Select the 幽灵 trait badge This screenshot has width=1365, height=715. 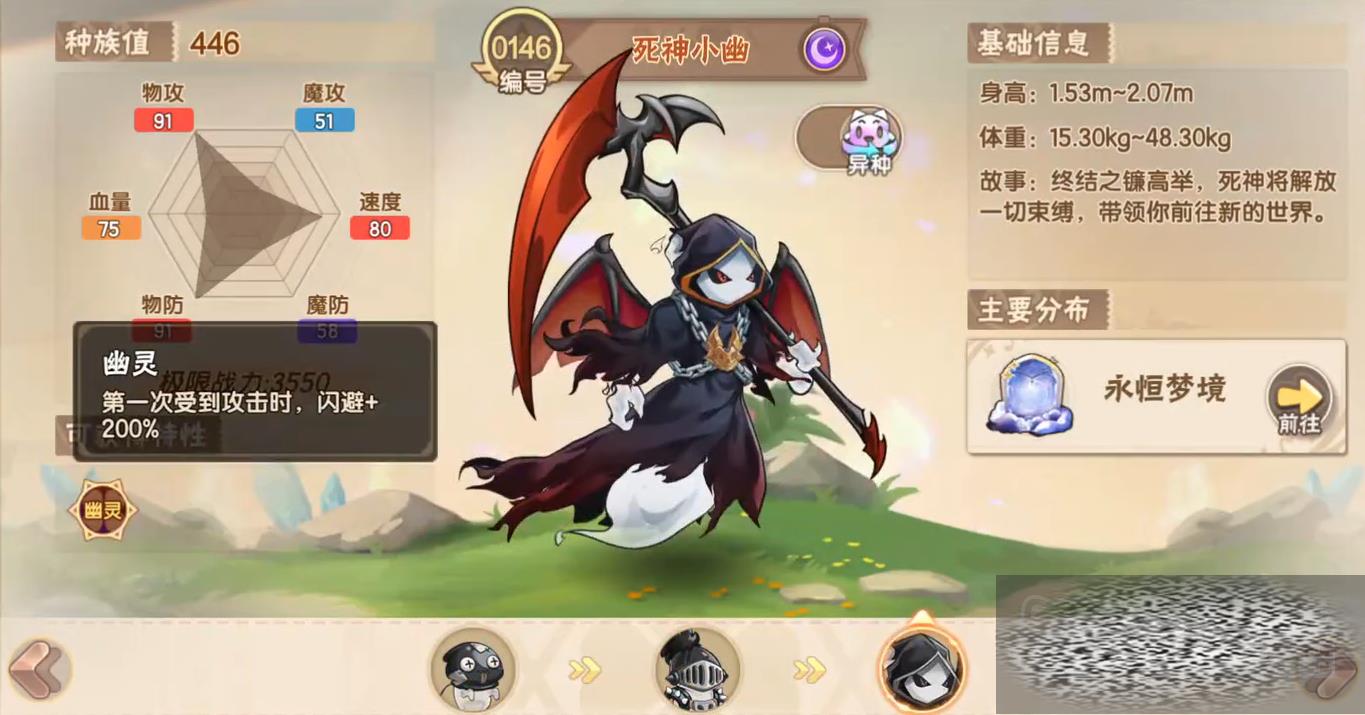click(103, 511)
